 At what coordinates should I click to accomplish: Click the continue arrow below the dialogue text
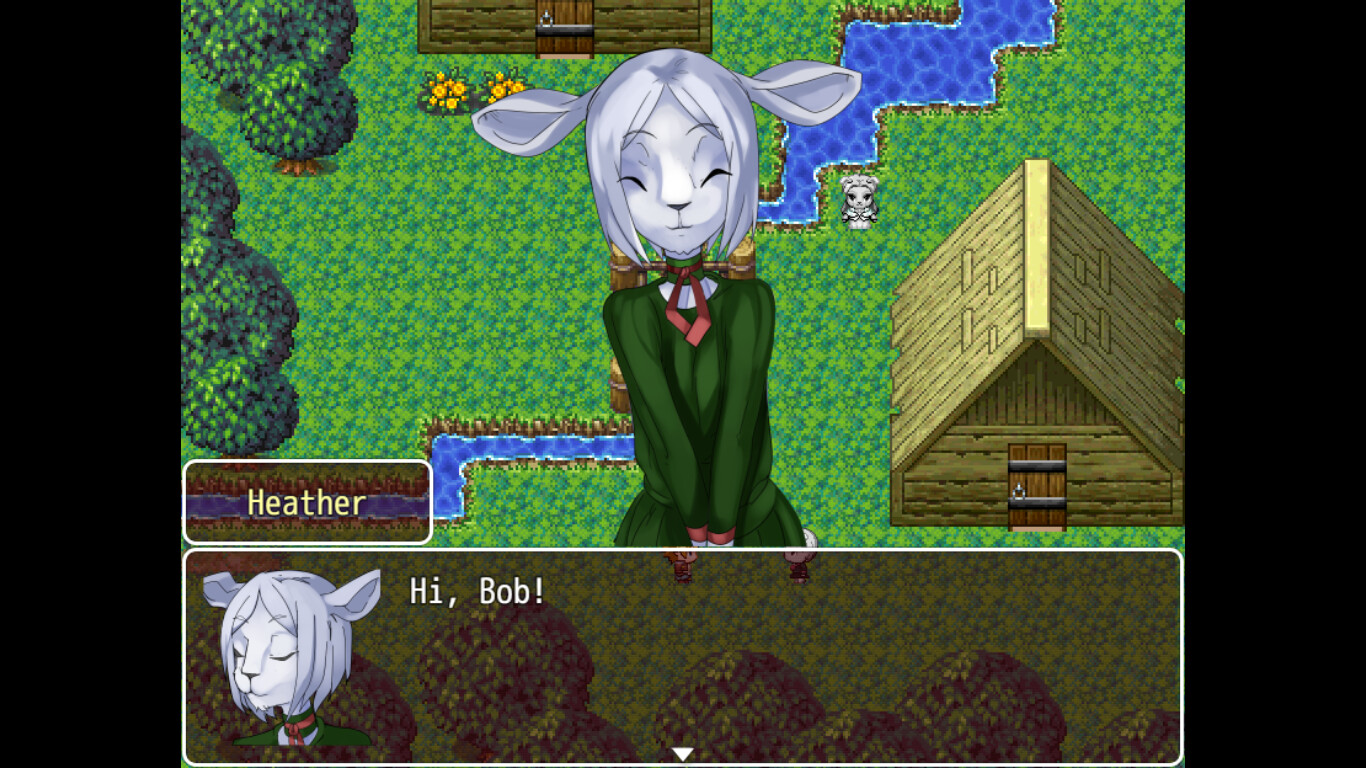[683, 753]
